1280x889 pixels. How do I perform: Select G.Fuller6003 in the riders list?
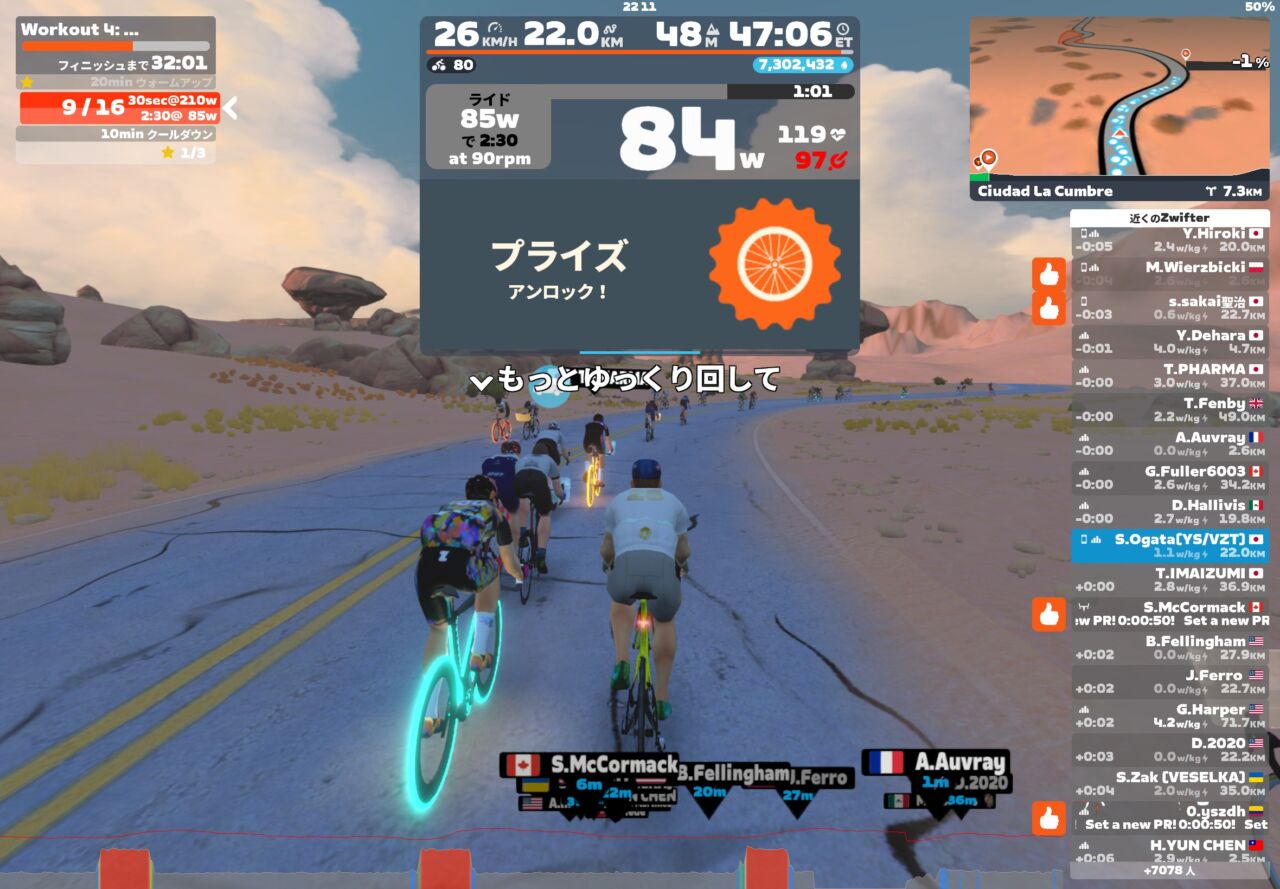(x=1169, y=478)
